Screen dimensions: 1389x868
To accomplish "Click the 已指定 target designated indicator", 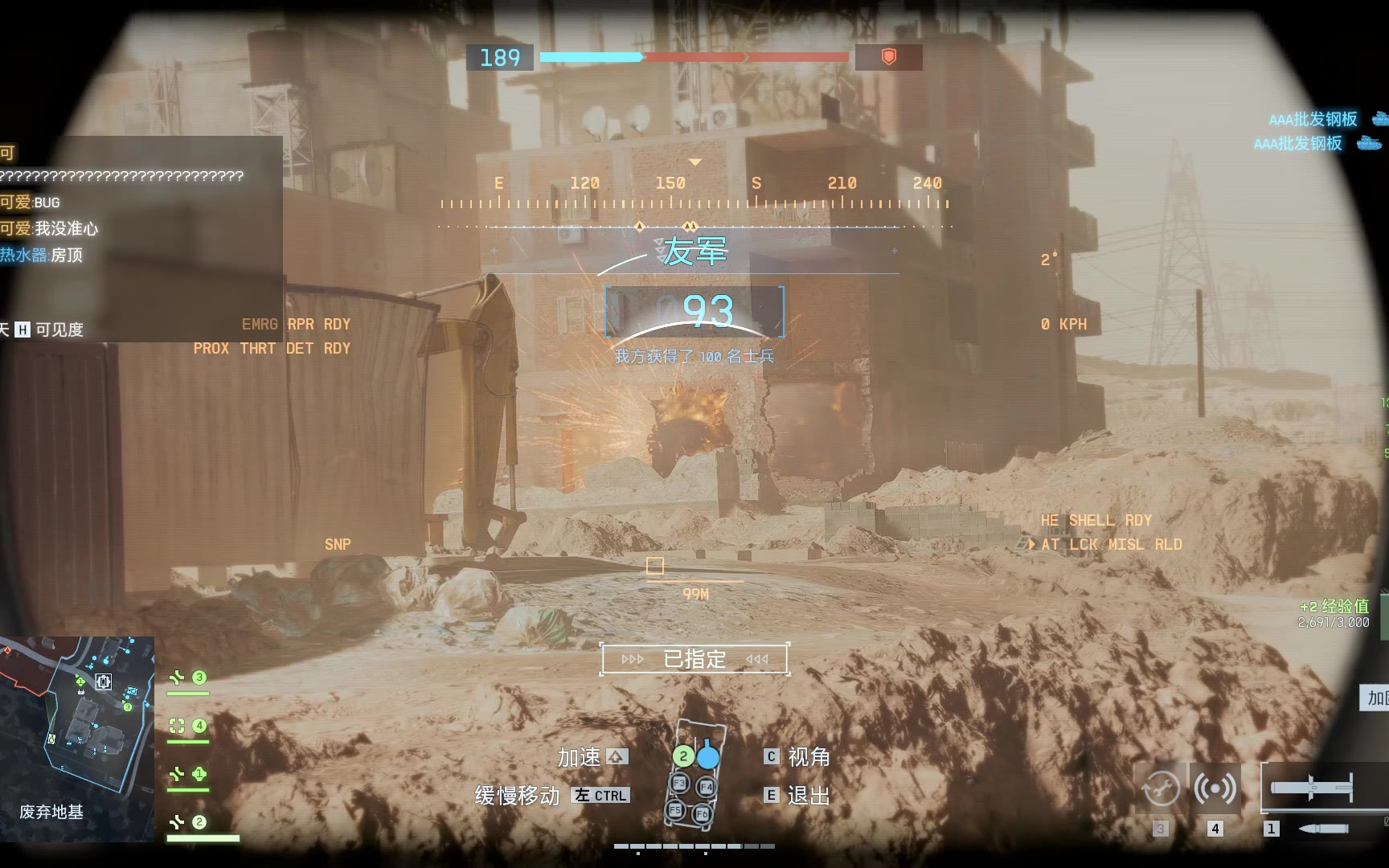I will click(x=694, y=659).
